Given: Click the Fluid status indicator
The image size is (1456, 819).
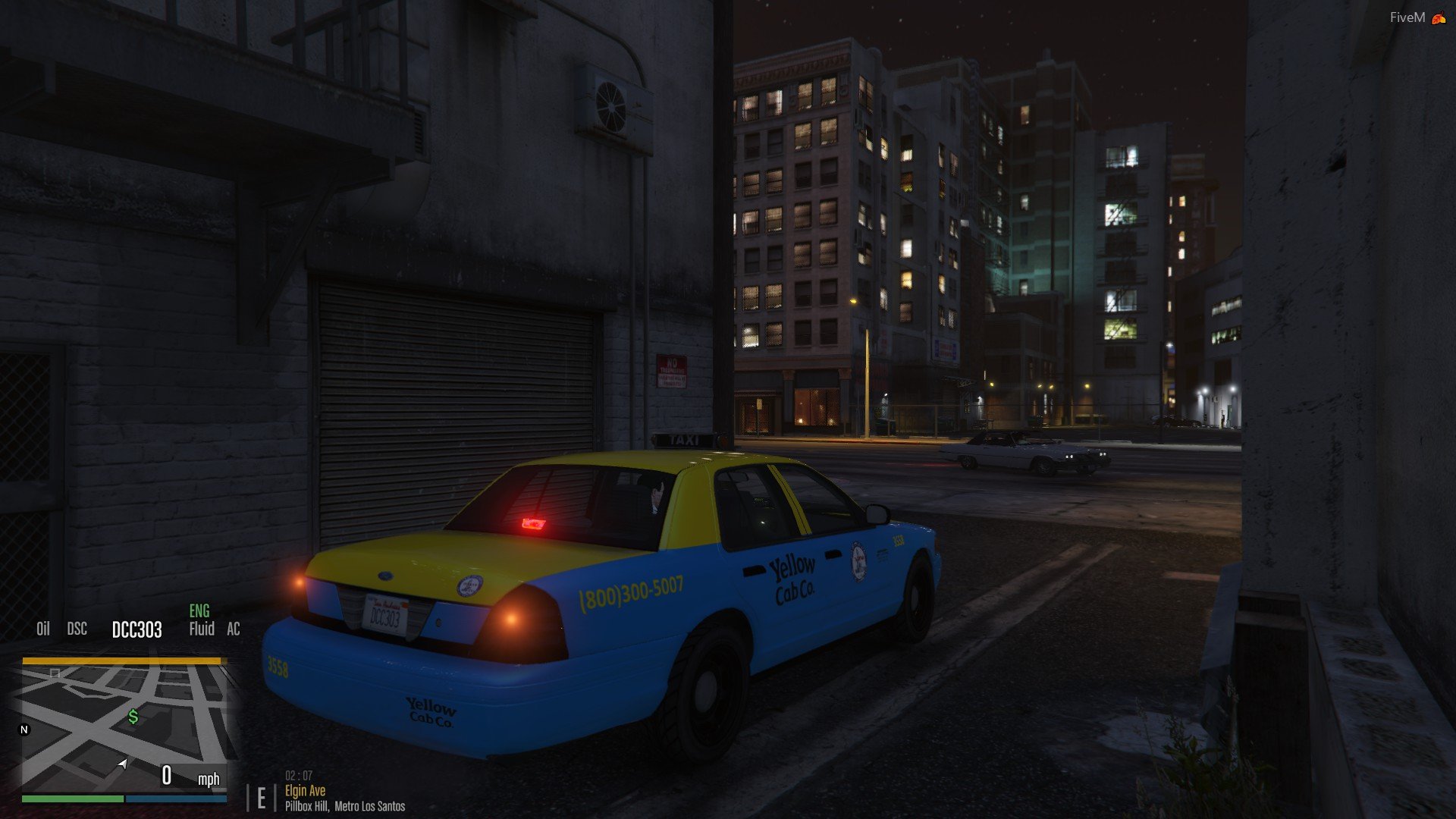Looking at the screenshot, I should [x=202, y=629].
